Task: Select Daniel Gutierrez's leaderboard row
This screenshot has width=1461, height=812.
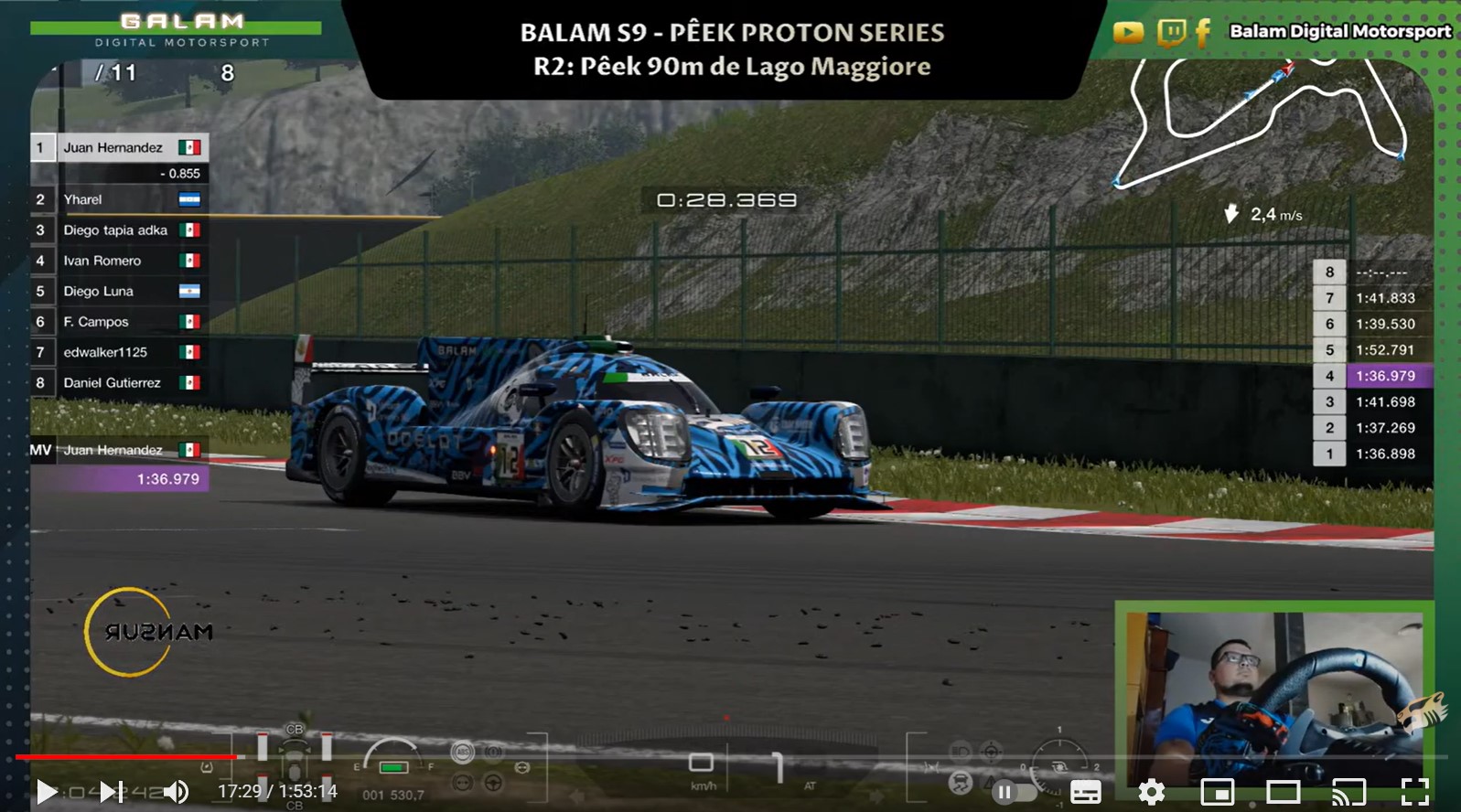Action: [119, 382]
